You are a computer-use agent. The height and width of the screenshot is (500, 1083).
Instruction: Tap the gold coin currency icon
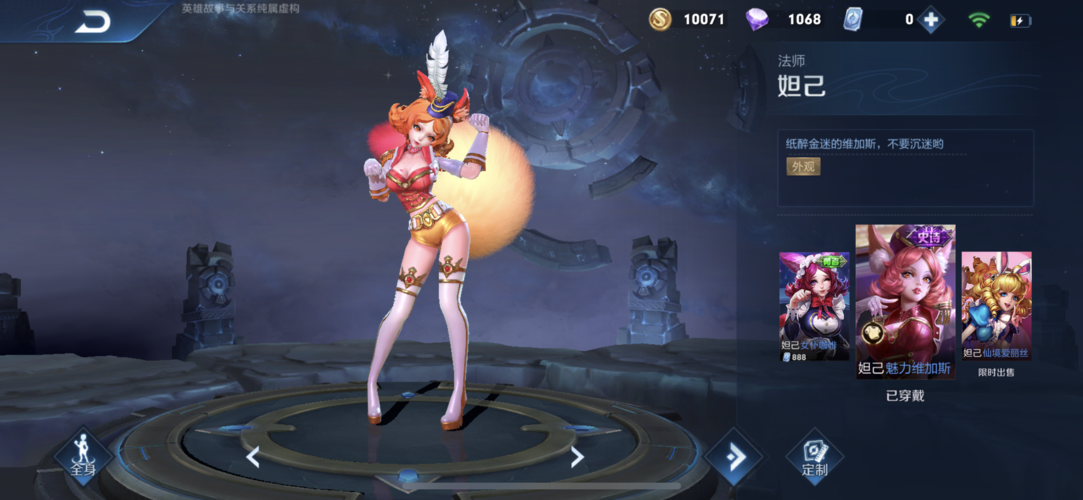click(x=660, y=19)
